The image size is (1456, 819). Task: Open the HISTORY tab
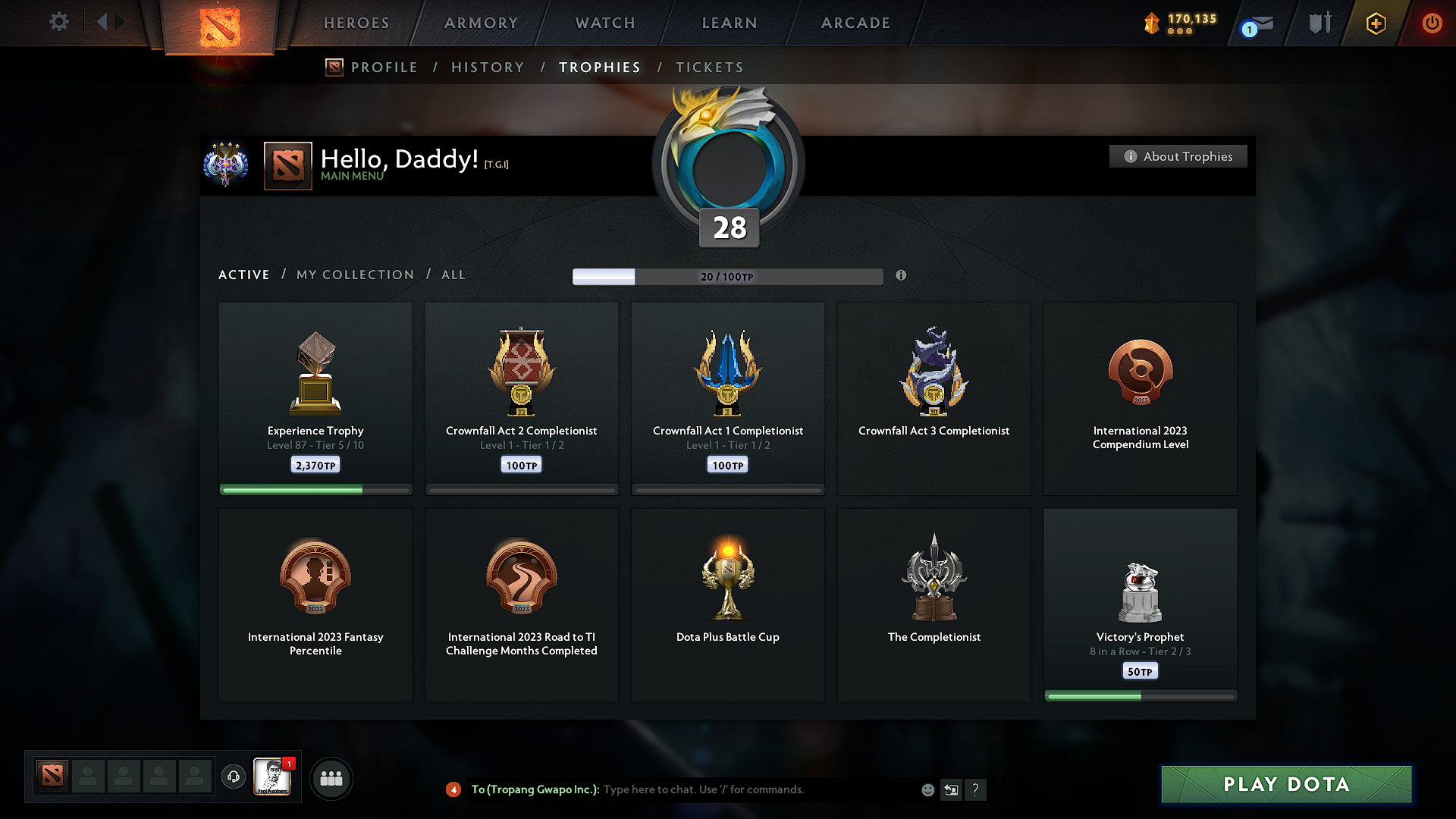point(488,67)
